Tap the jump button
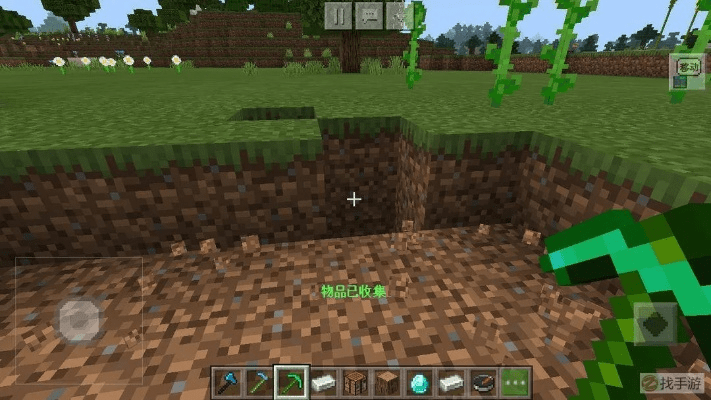Image resolution: width=711 pixels, height=400 pixels. tap(655, 325)
